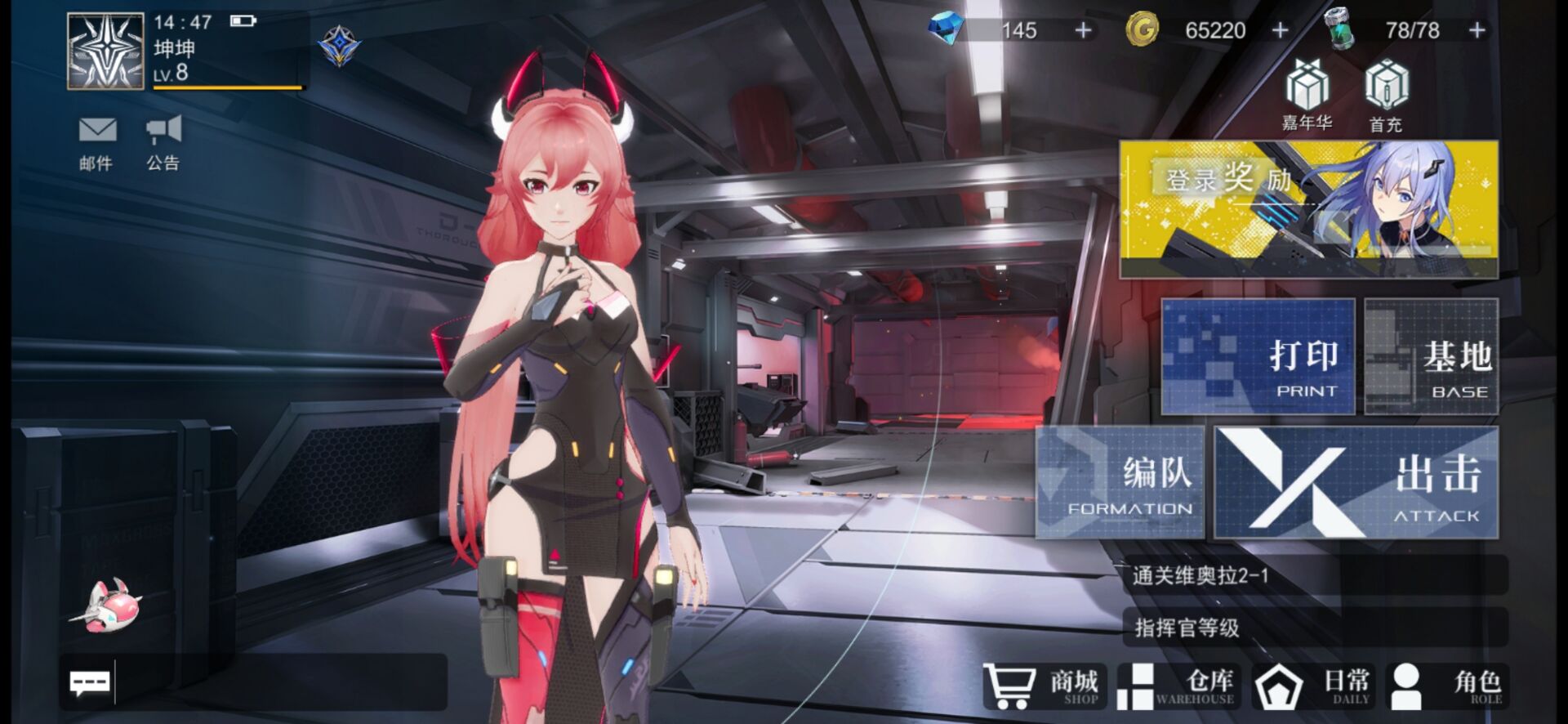
Task: Open the 首充 first recharge offer
Action: [1386, 96]
